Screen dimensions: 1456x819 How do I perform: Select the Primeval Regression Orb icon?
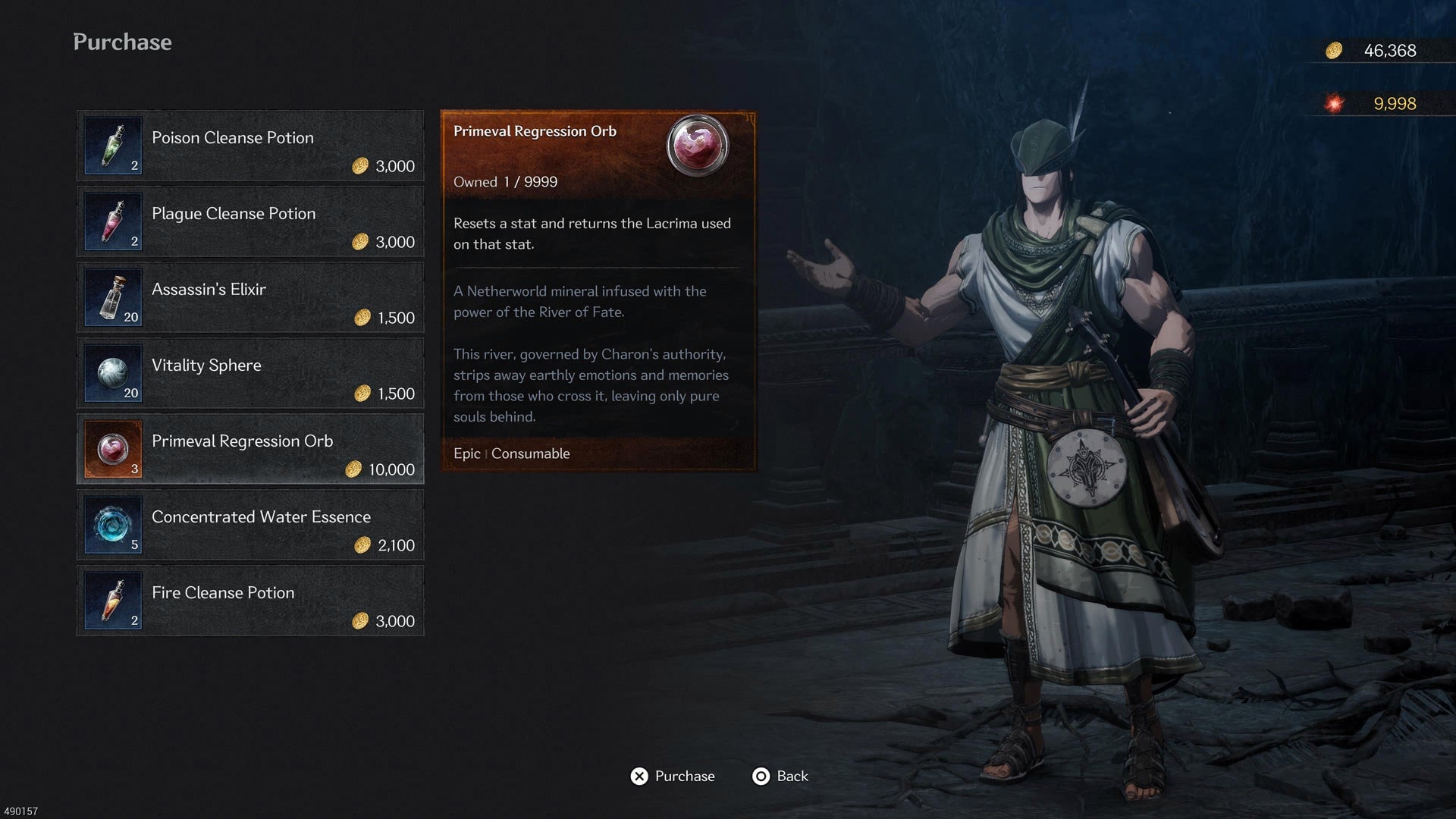click(x=112, y=450)
